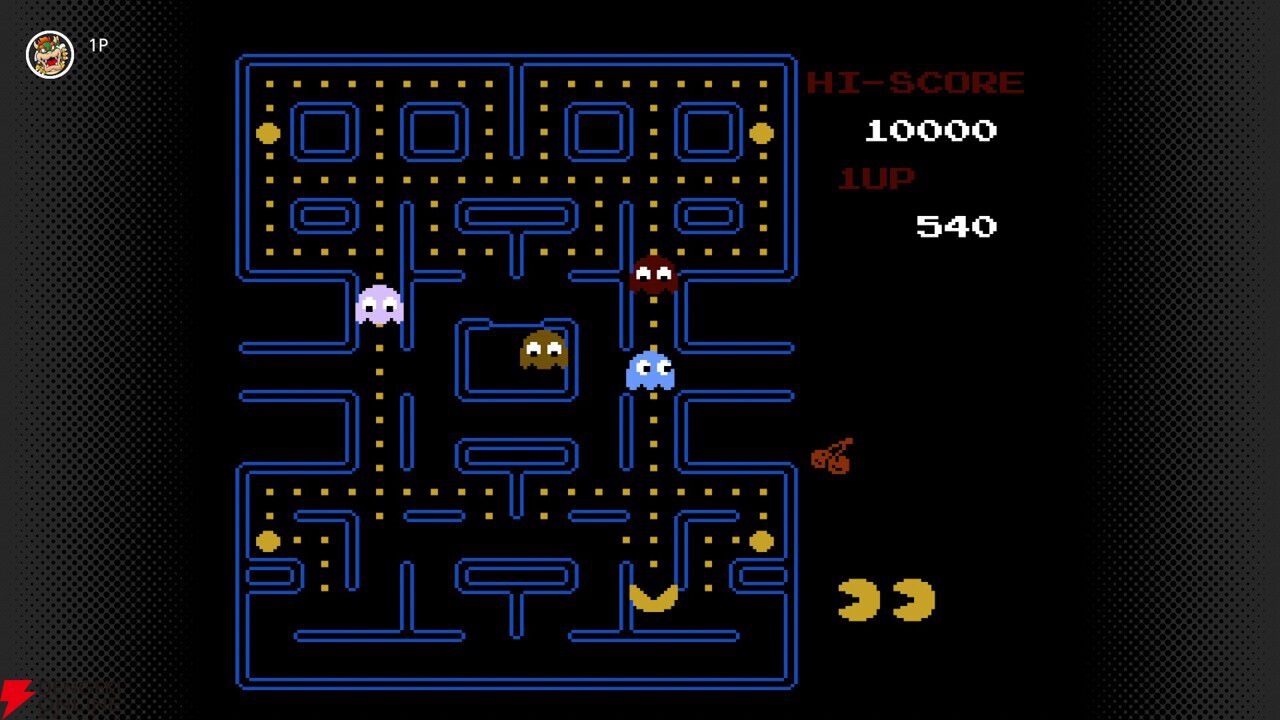Click the red ghost Blinky

(653, 274)
